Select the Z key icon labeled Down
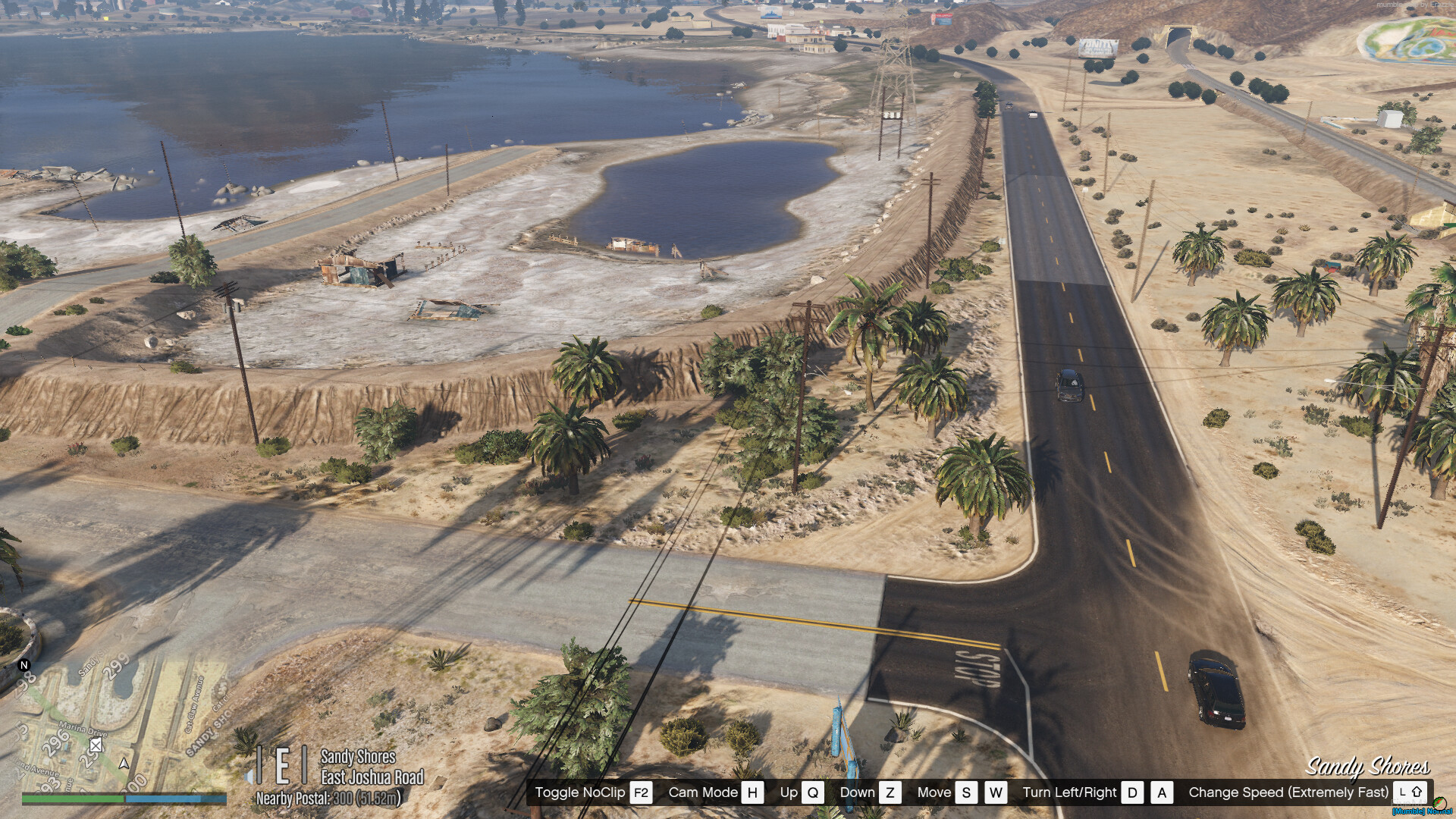The image size is (1456, 819). click(x=890, y=792)
